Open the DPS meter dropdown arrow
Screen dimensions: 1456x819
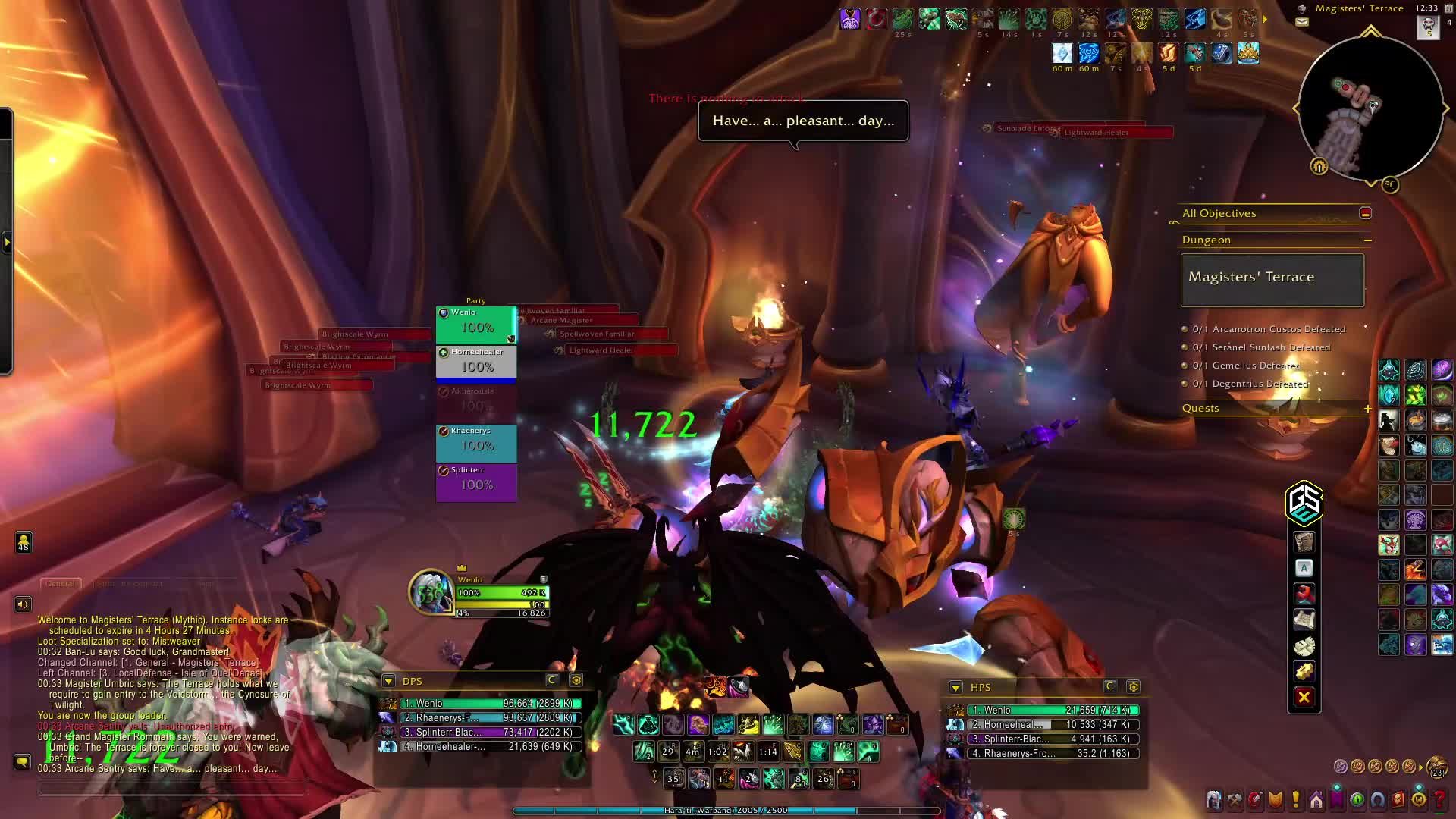pyautogui.click(x=388, y=681)
